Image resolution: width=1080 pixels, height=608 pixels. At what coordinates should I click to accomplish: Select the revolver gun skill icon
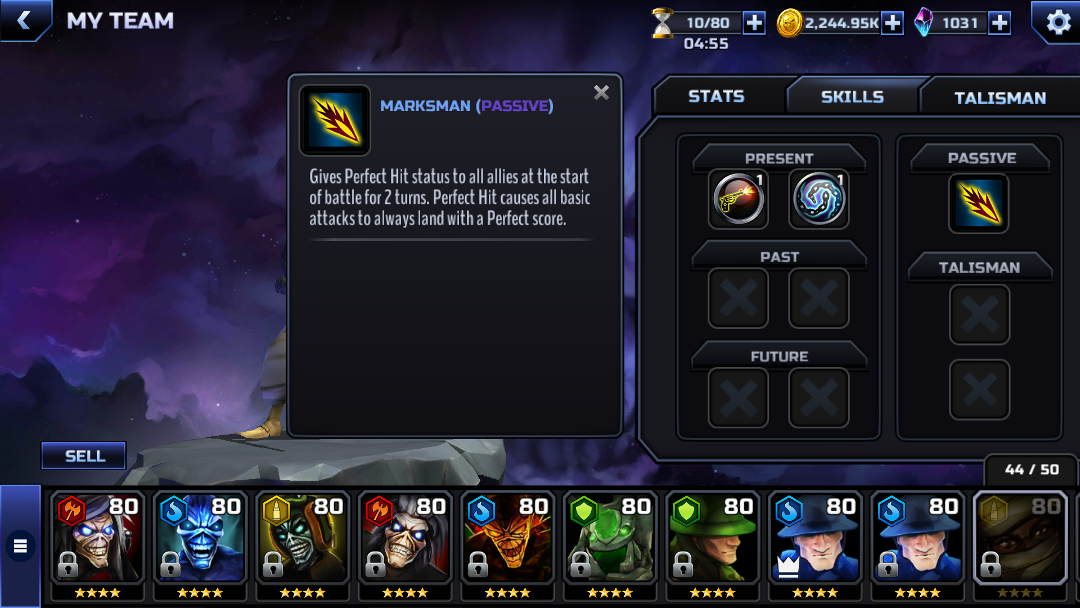point(738,199)
